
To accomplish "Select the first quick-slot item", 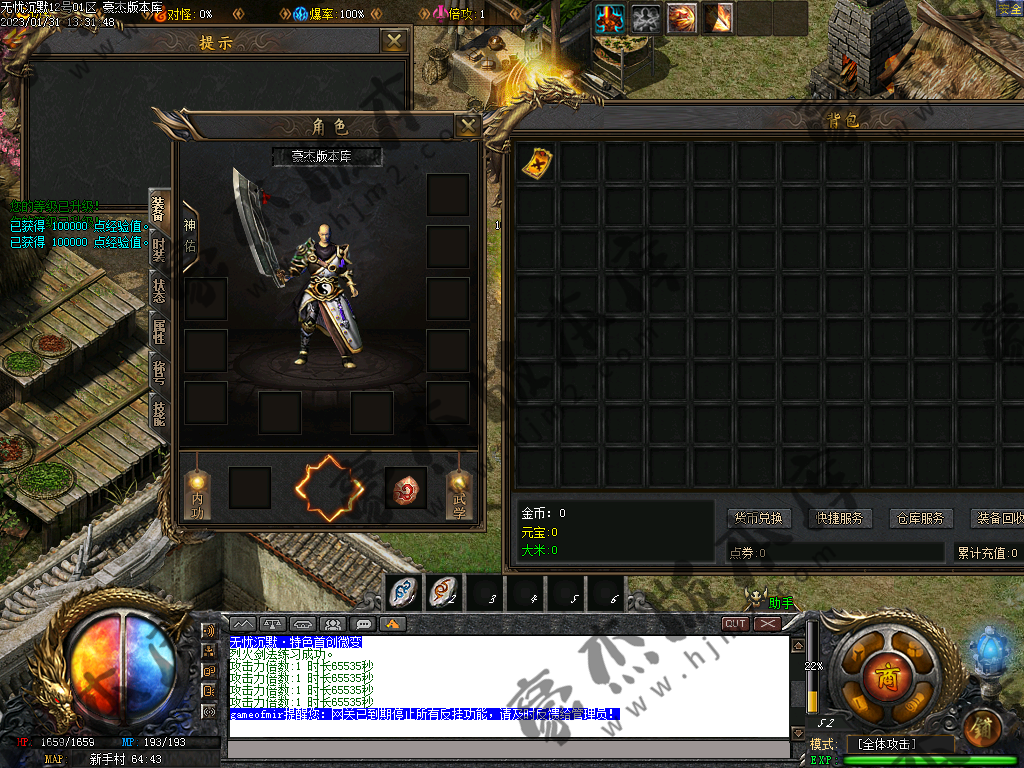I will tap(403, 593).
